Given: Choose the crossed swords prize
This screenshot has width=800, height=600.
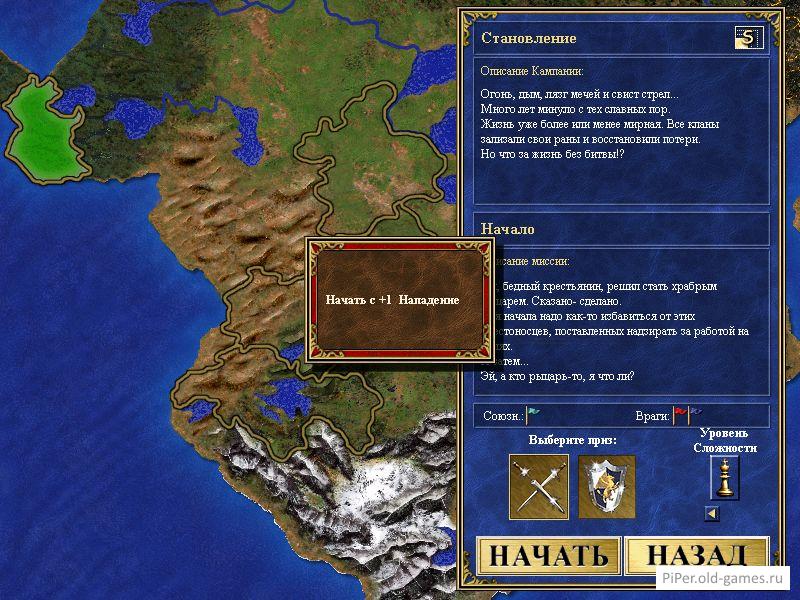Looking at the screenshot, I should (x=538, y=486).
